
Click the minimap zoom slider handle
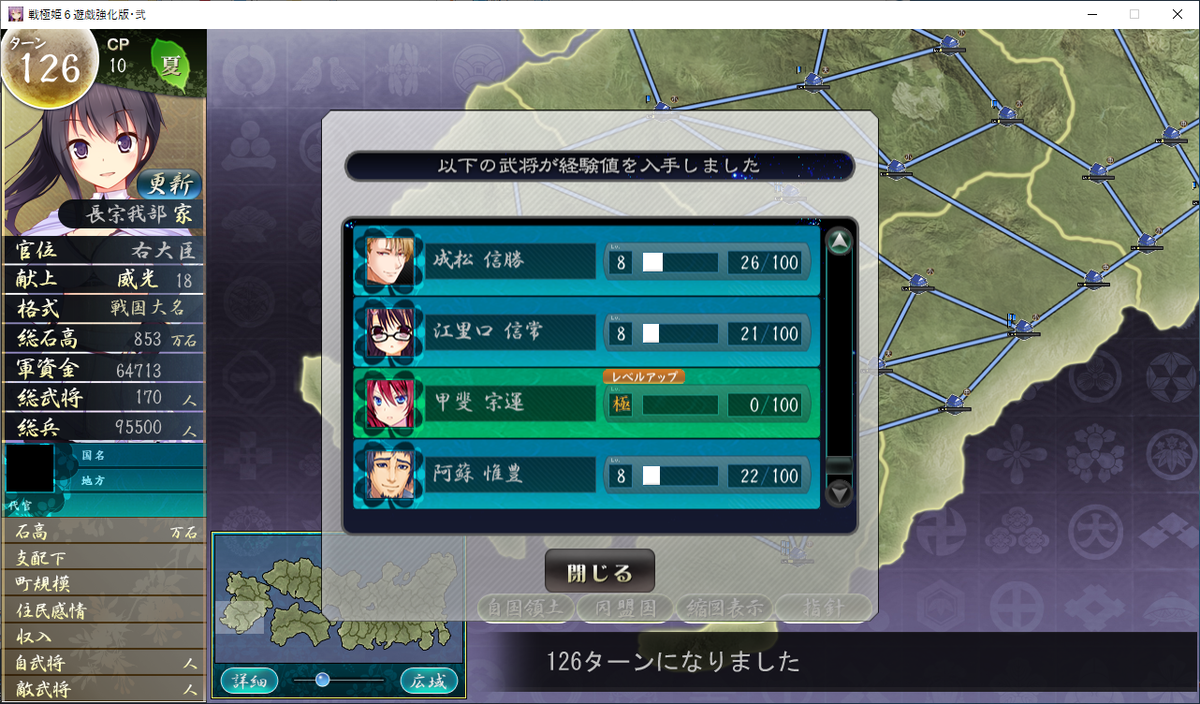pyautogui.click(x=322, y=679)
